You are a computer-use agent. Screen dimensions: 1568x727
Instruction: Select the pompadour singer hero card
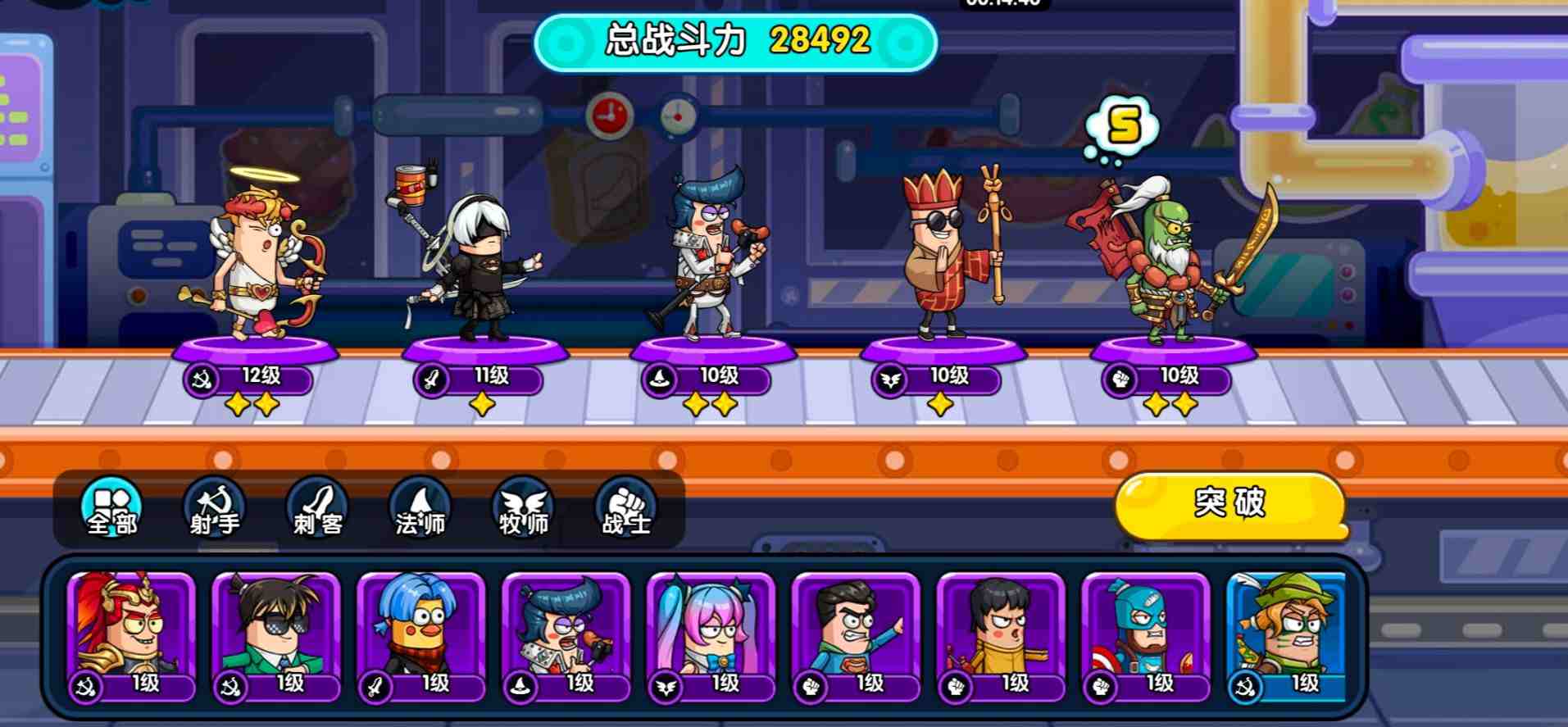566,637
